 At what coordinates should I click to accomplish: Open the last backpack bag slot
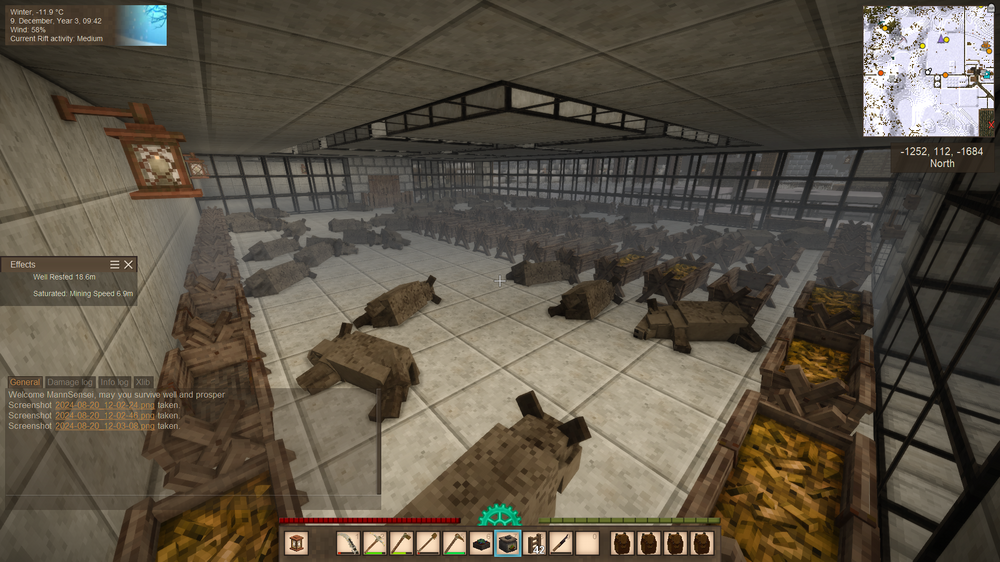point(701,543)
